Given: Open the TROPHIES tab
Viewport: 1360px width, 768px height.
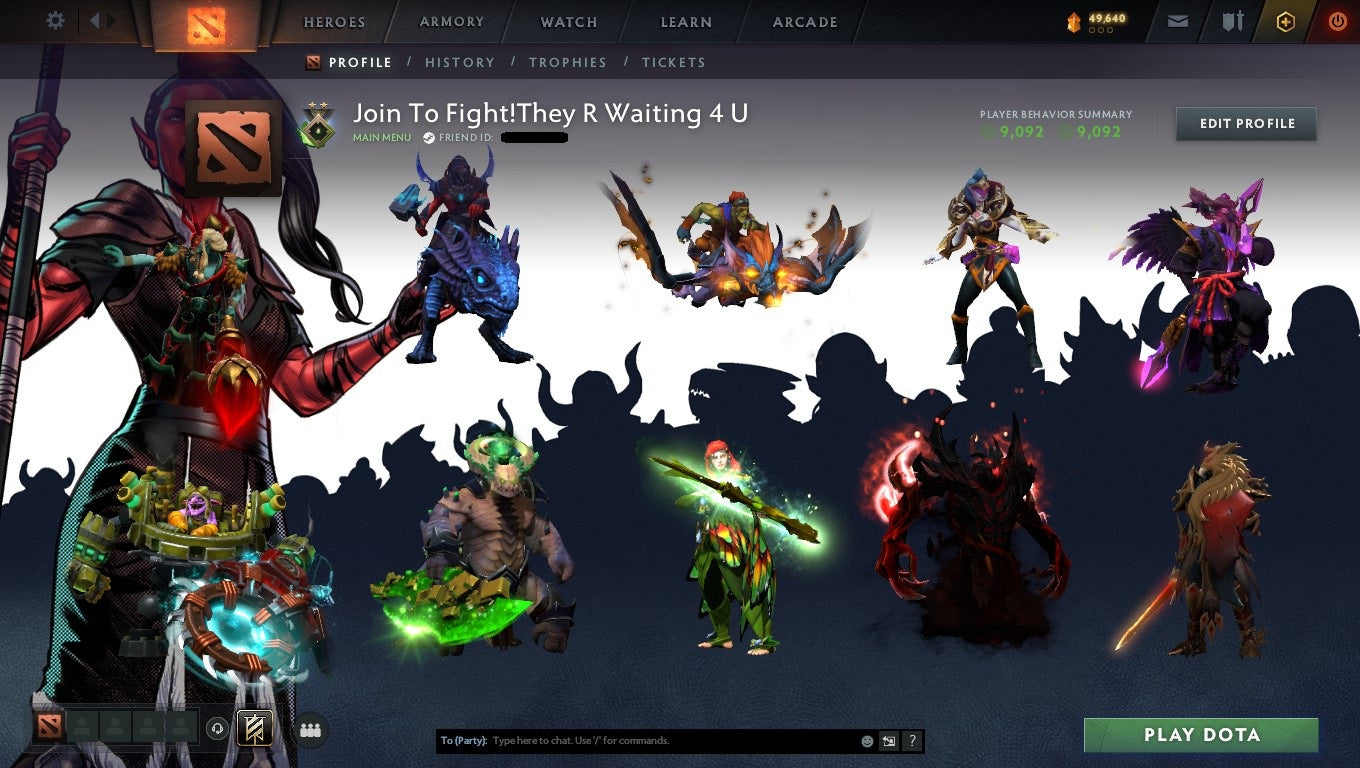Looking at the screenshot, I should tap(568, 62).
